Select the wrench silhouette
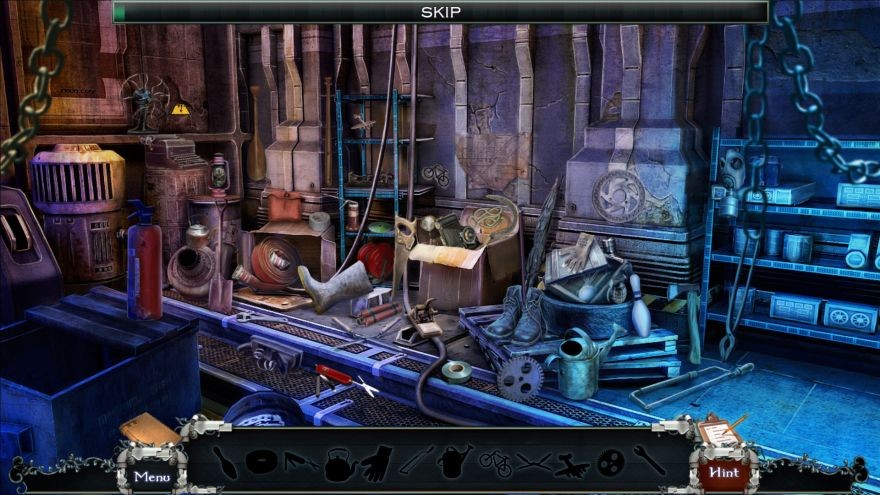The image size is (880, 495). (x=649, y=461)
